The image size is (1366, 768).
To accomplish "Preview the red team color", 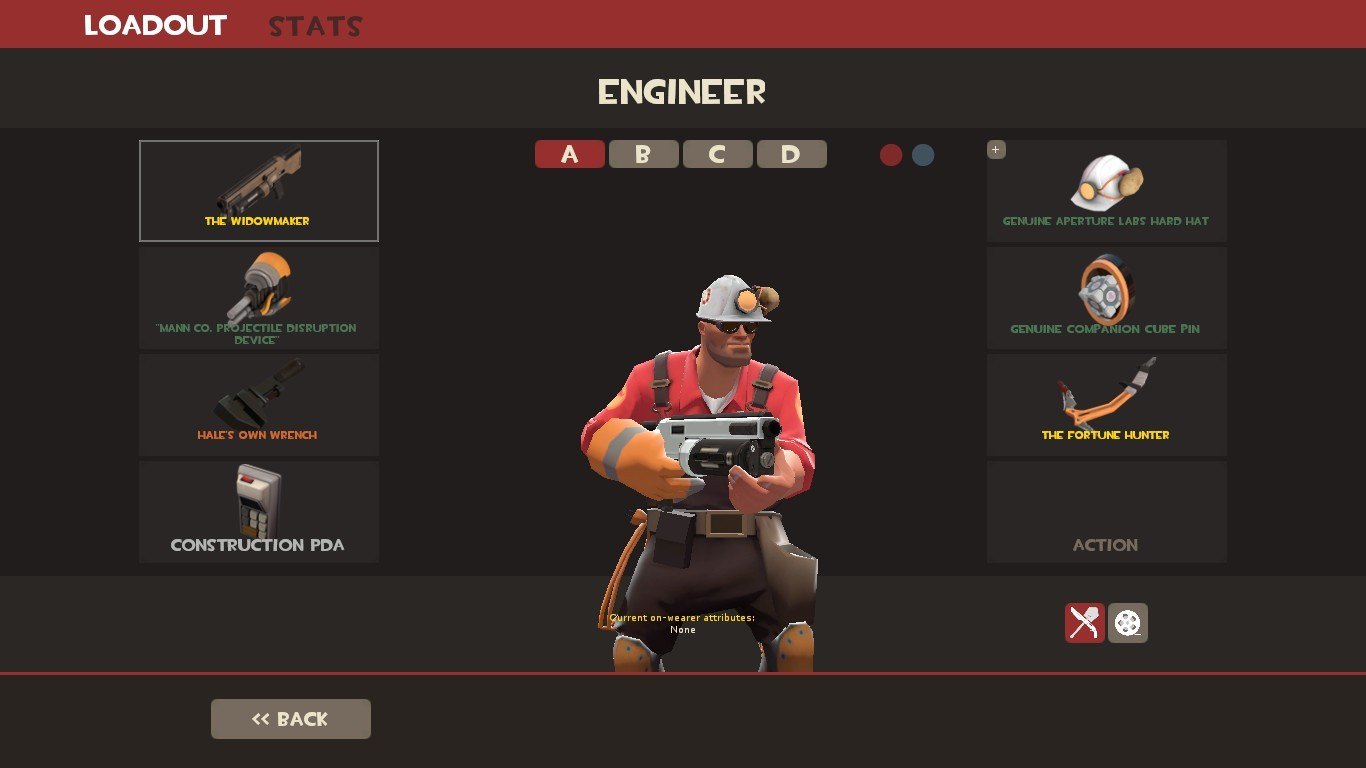I will tap(891, 155).
